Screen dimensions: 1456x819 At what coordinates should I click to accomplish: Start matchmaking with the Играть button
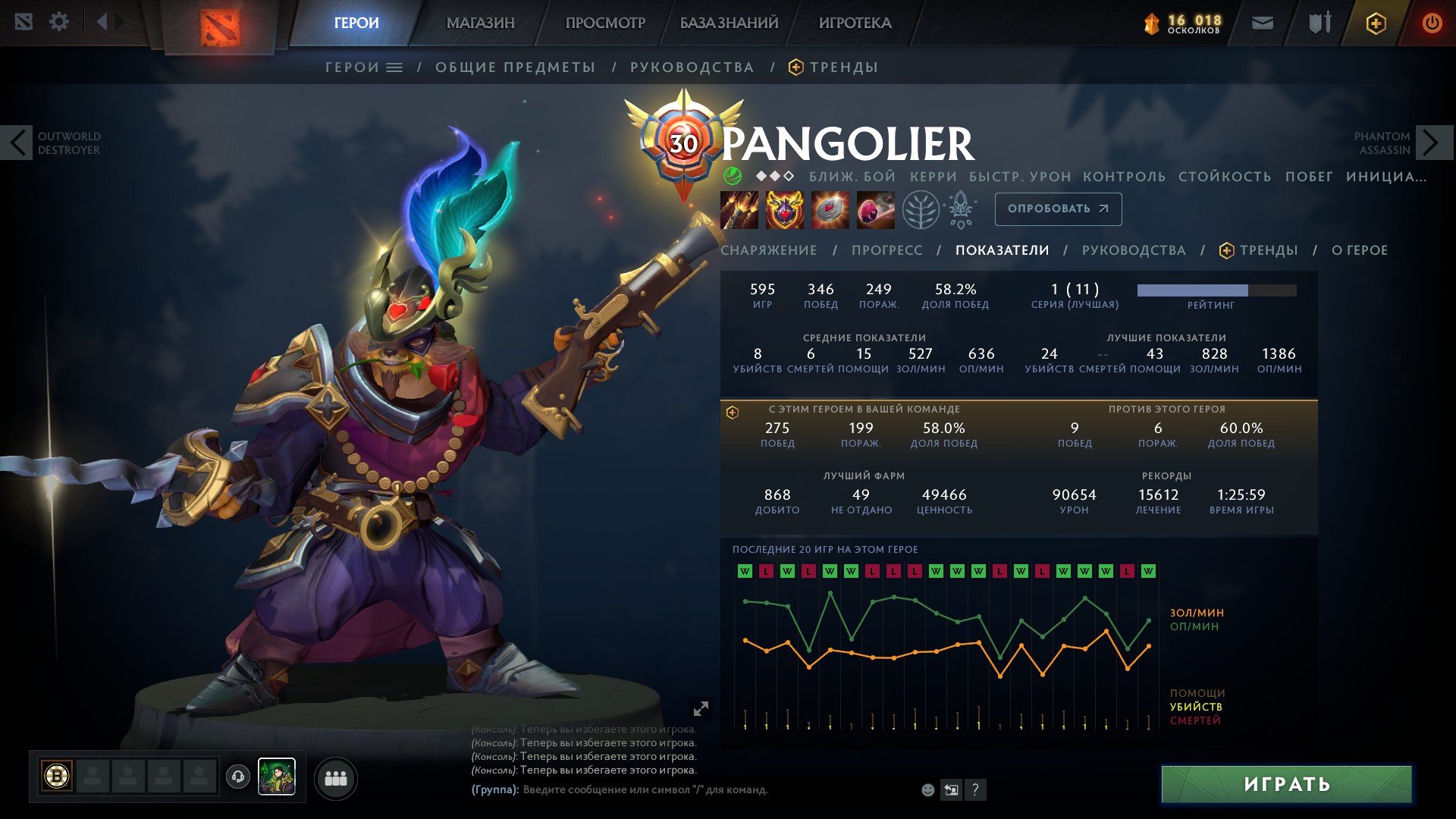(x=1286, y=784)
